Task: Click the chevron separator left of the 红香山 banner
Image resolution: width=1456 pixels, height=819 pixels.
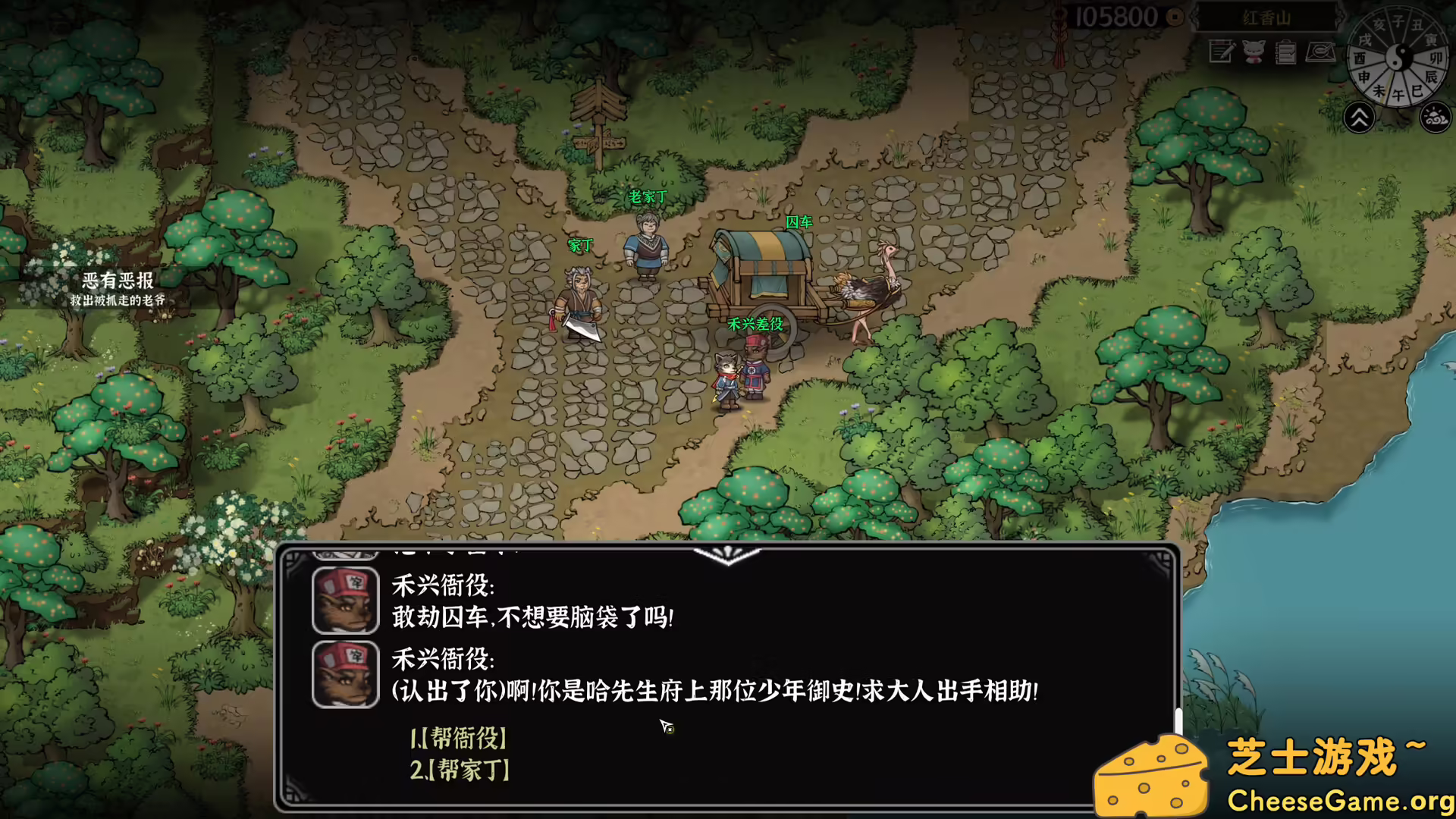Action: 1194,18
